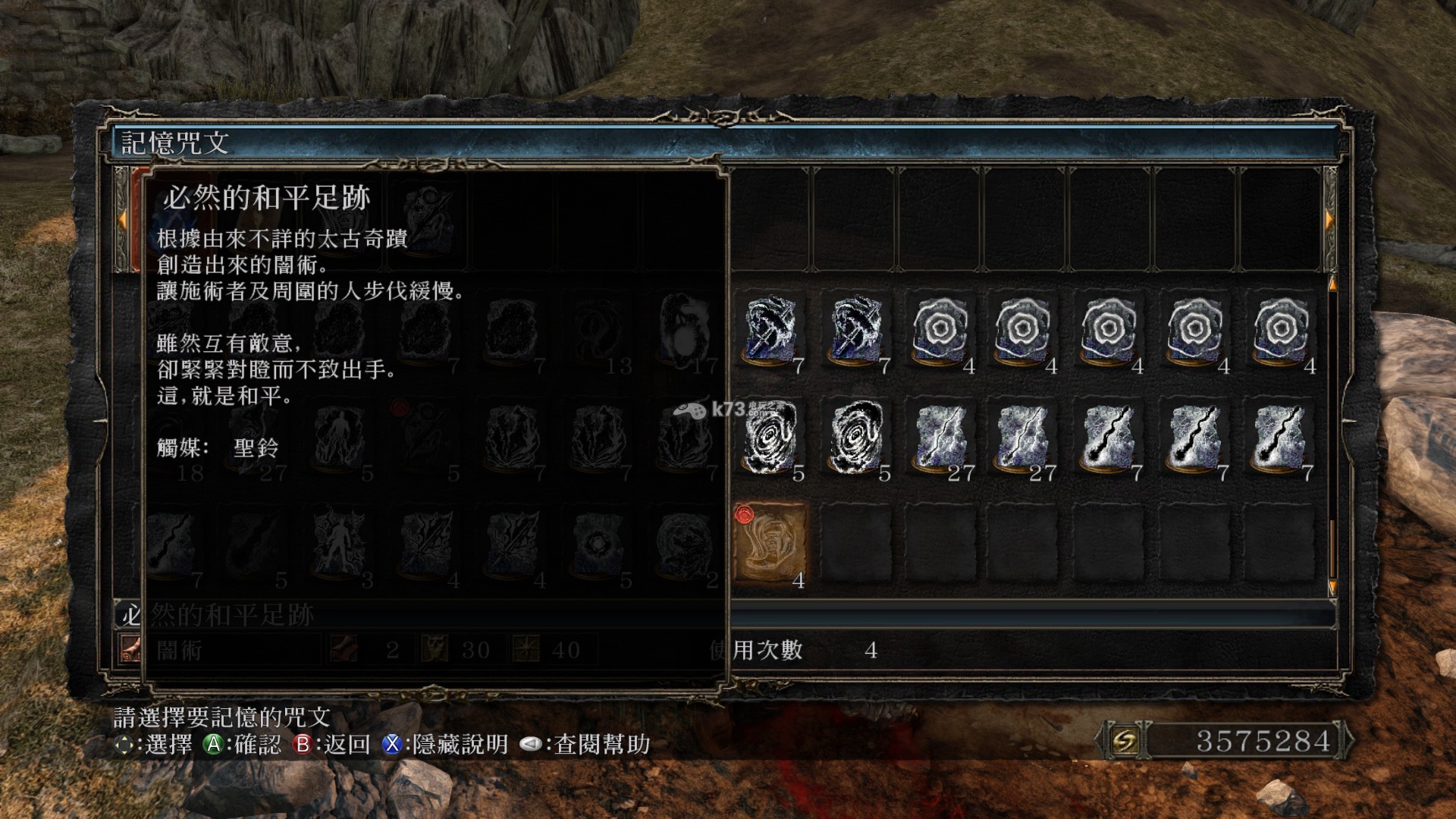Select the highlighted orange spell scroll
The image size is (1456, 819).
[x=770, y=544]
